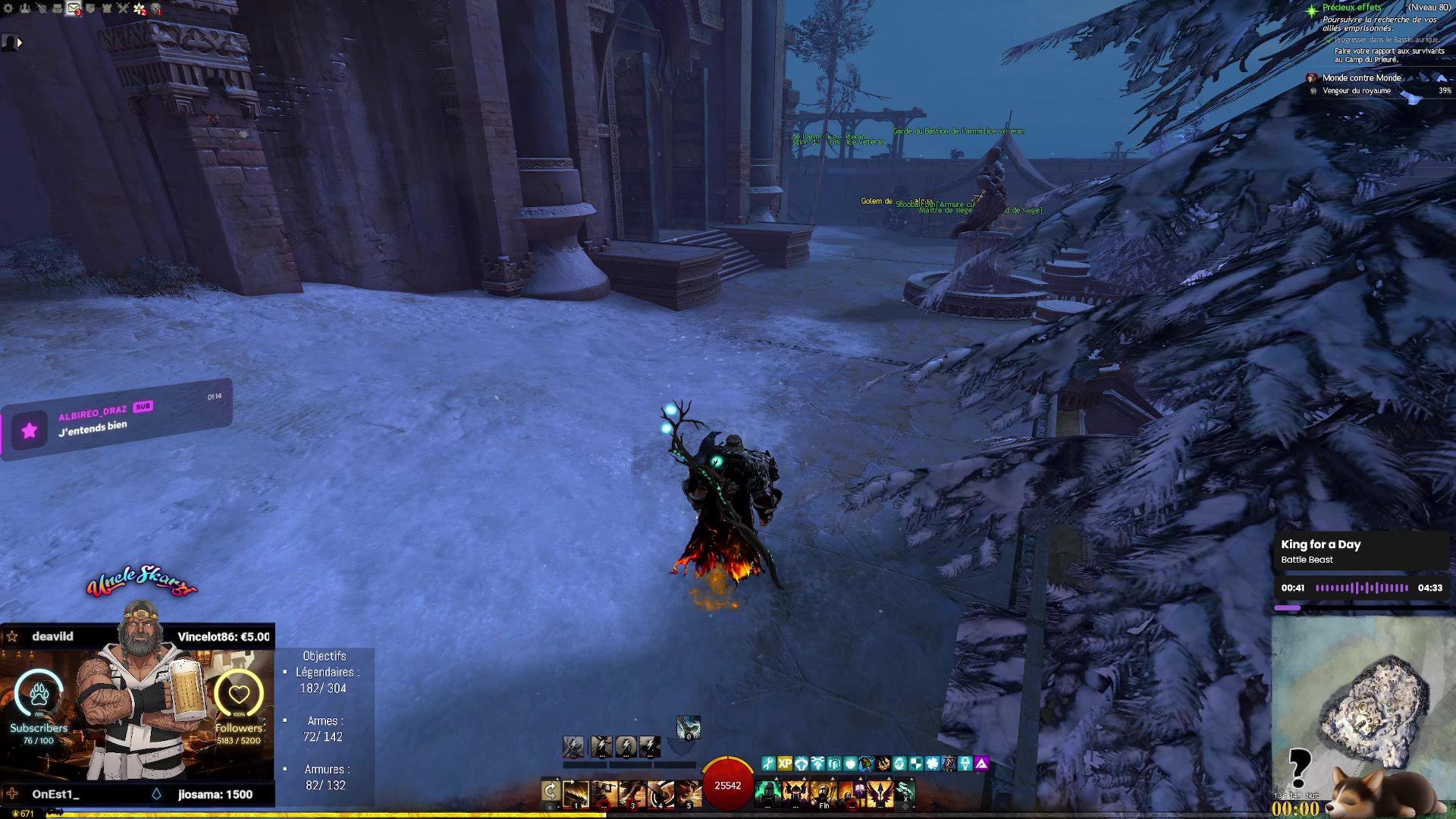The width and height of the screenshot is (1456, 819).
Task: Click the four-leaf clover boon icon
Action: click(933, 764)
